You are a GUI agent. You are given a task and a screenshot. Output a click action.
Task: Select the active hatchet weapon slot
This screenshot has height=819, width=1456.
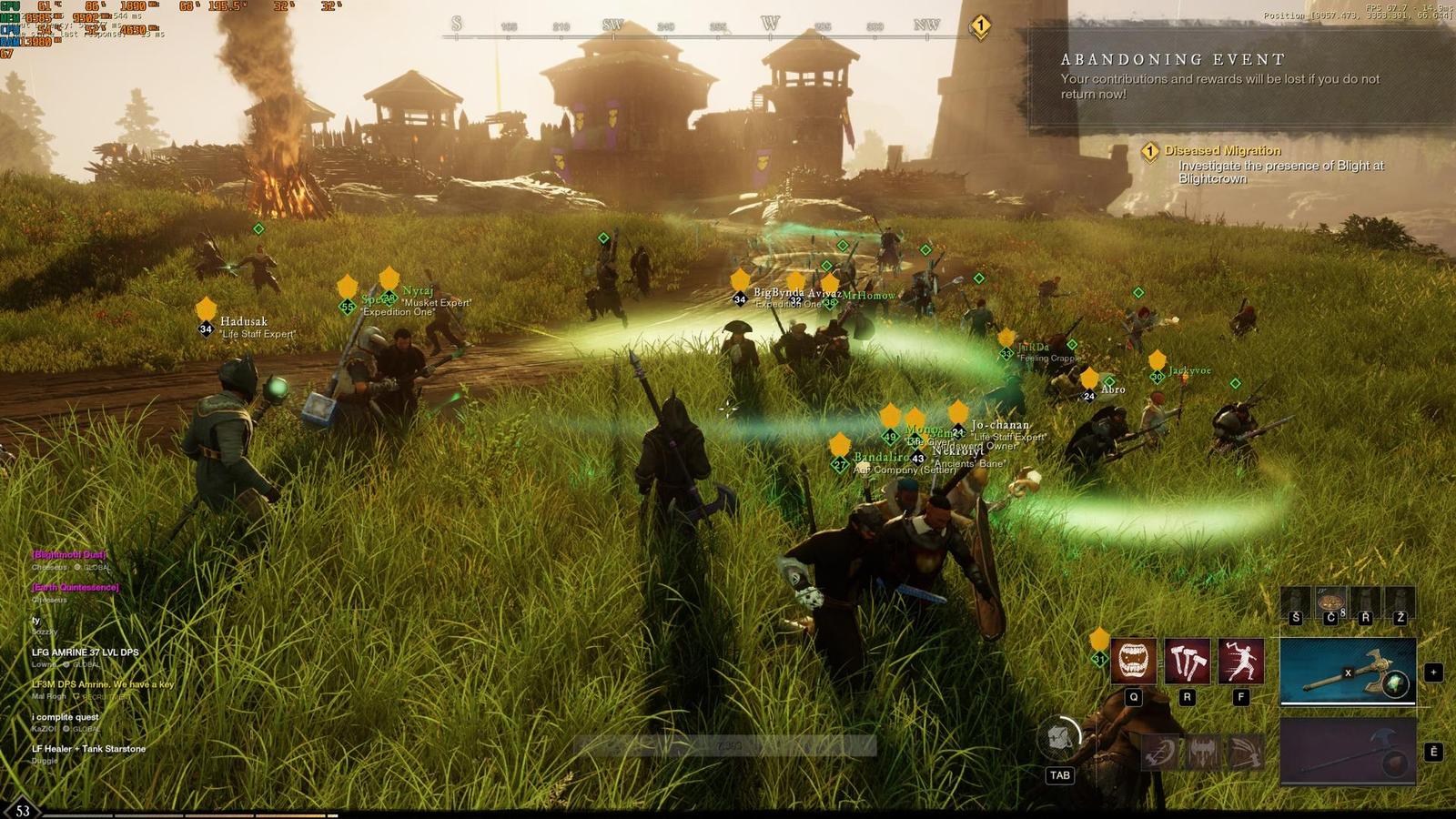point(1348,672)
